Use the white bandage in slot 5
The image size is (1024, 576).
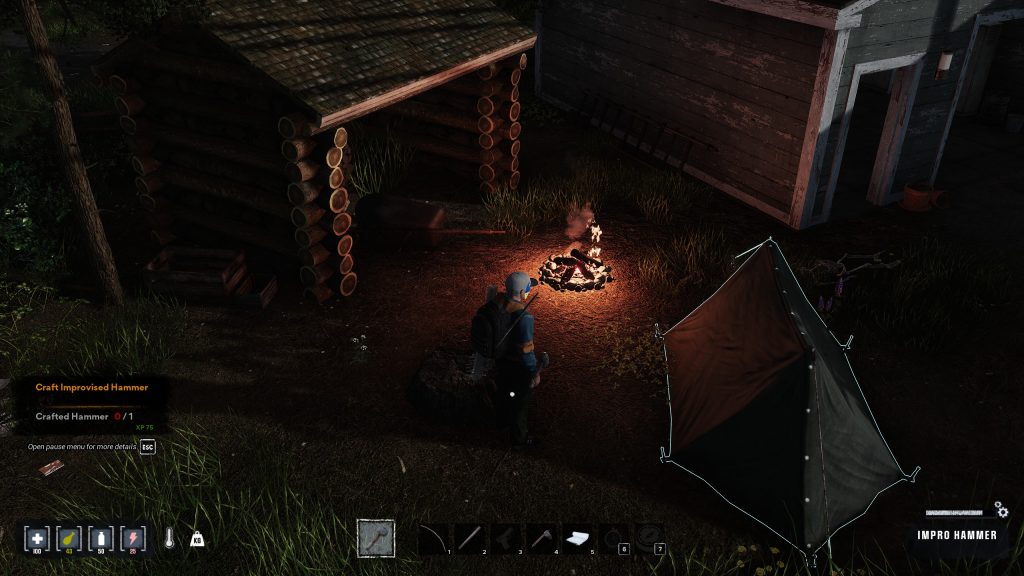pos(578,538)
